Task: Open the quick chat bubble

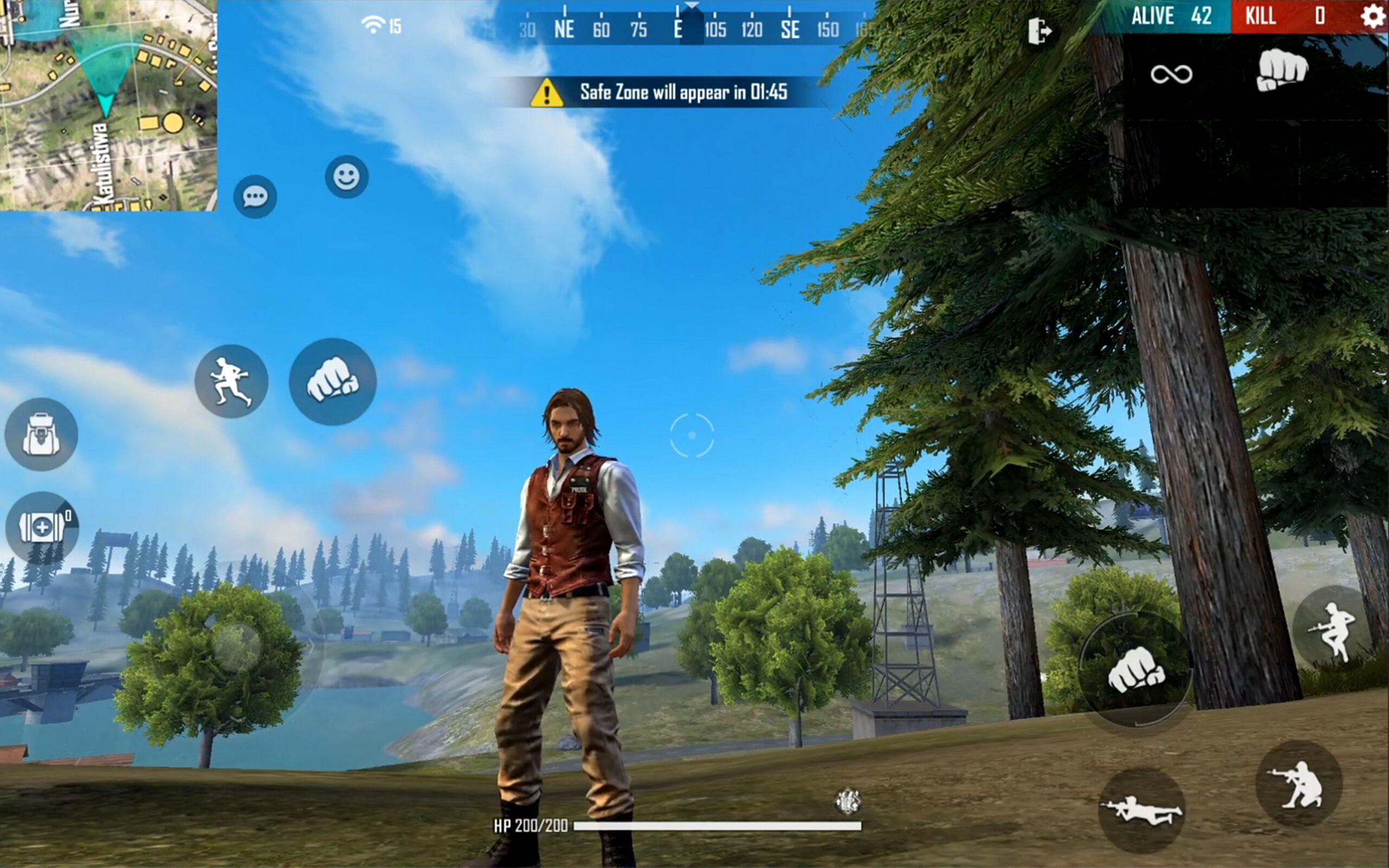Action: [x=254, y=197]
